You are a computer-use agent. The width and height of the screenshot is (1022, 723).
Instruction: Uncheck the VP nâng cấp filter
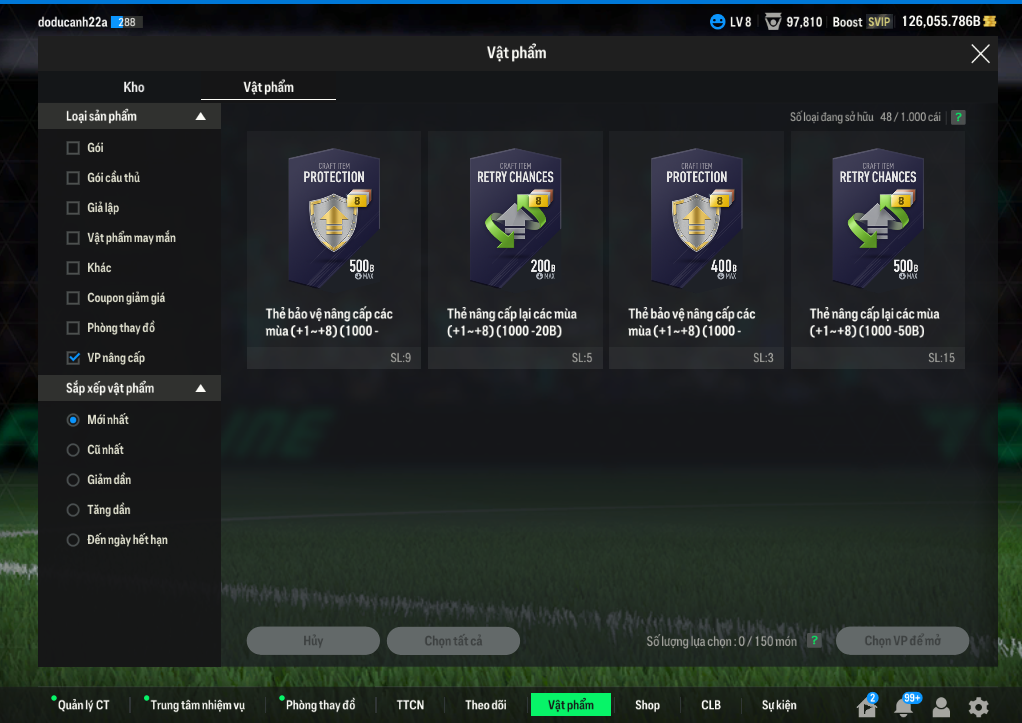point(73,358)
